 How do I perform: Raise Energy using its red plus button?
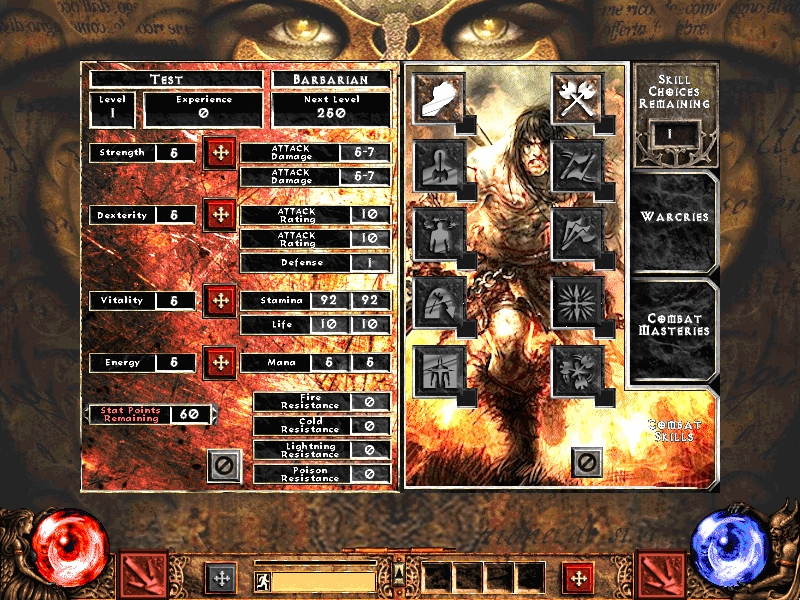(x=219, y=362)
